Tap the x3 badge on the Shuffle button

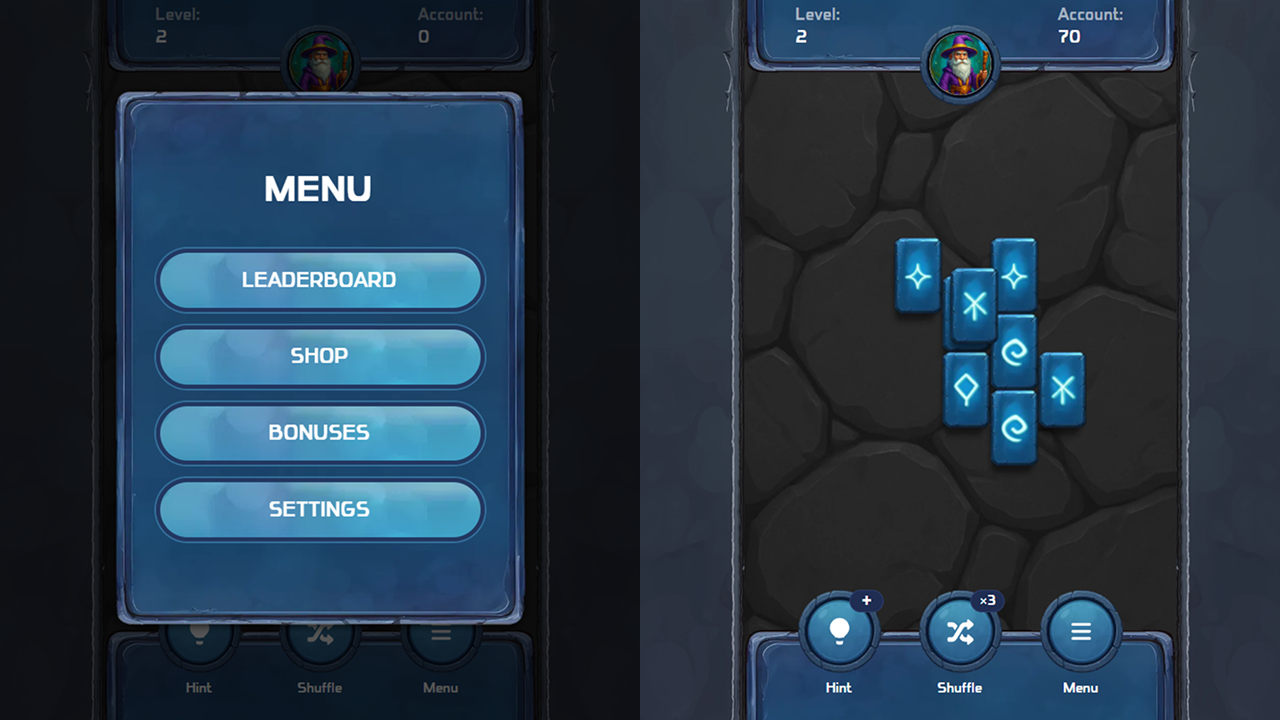(x=986, y=601)
